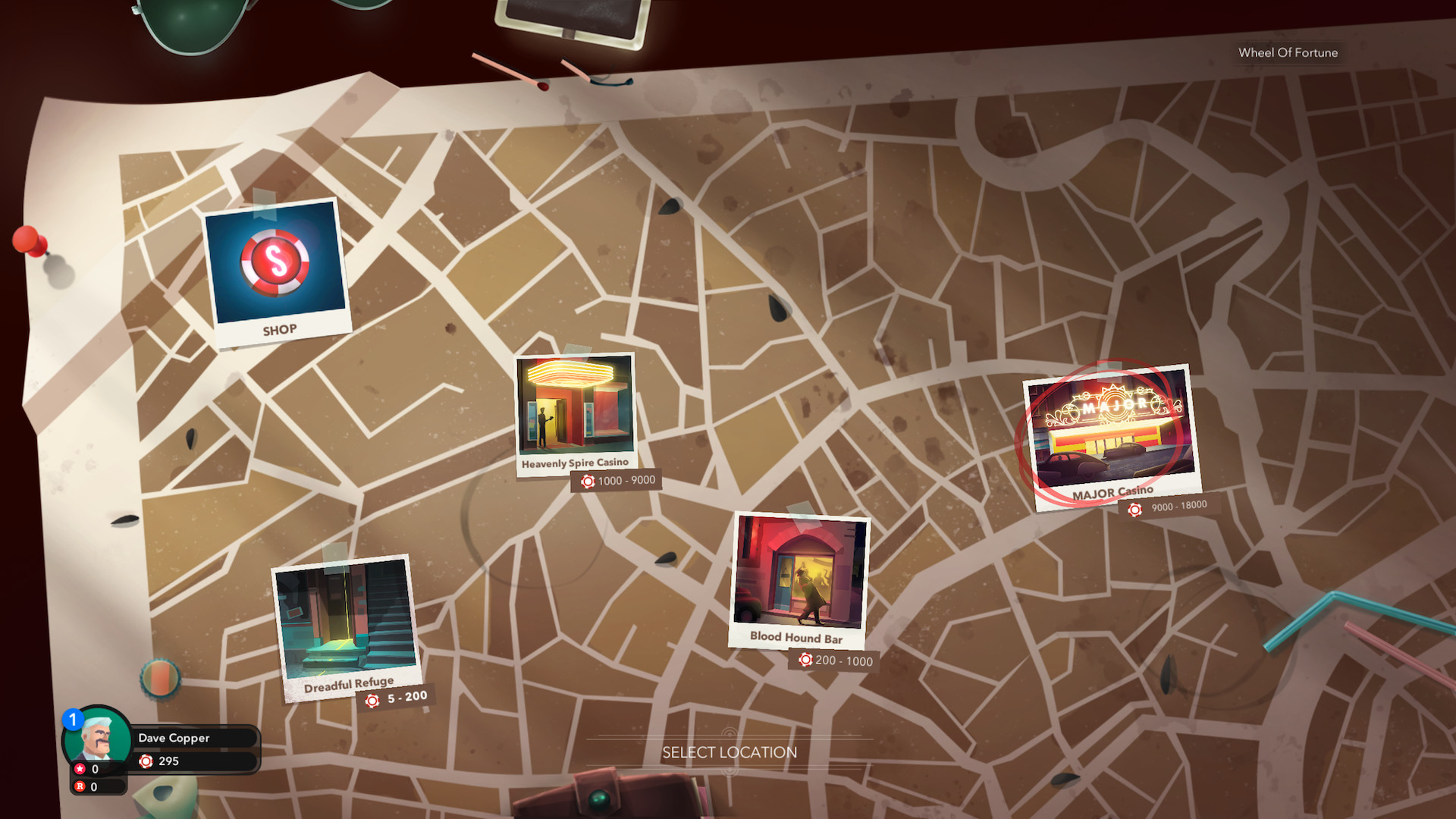The height and width of the screenshot is (819, 1456).
Task: Click the SELECT LOCATION prompt
Action: tap(730, 752)
